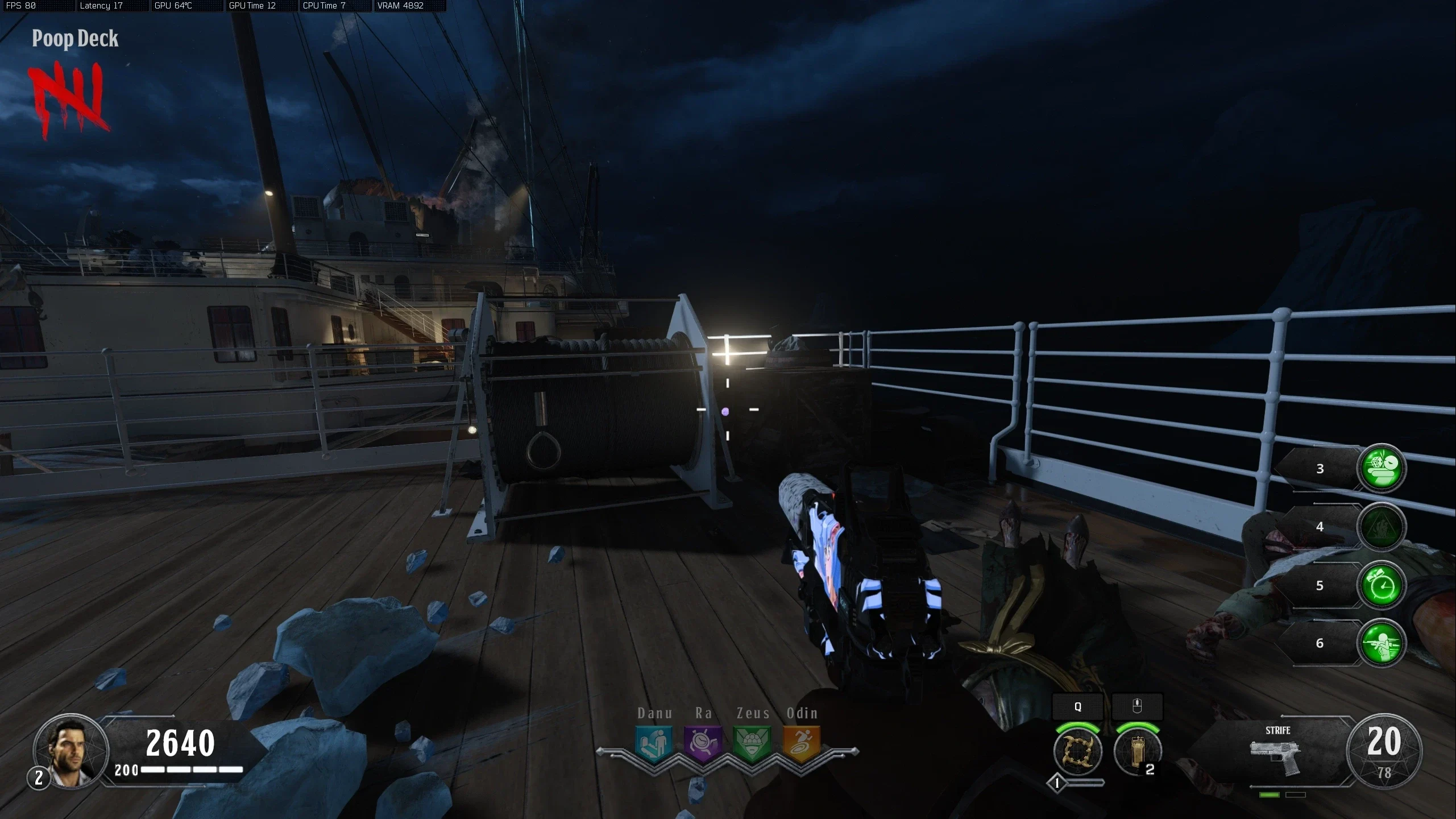Click the Strife pistol weapon icon
The image size is (1456, 819).
1275,757
